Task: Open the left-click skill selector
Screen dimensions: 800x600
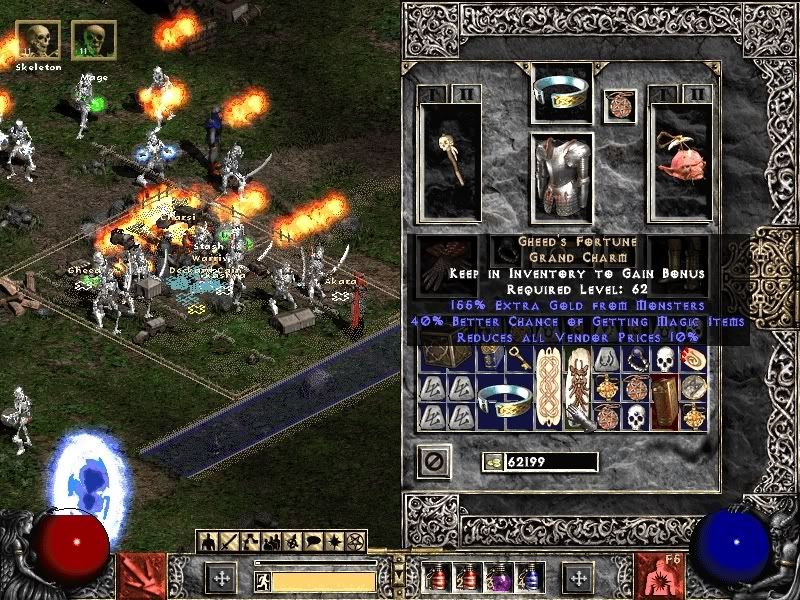Action: click(139, 576)
